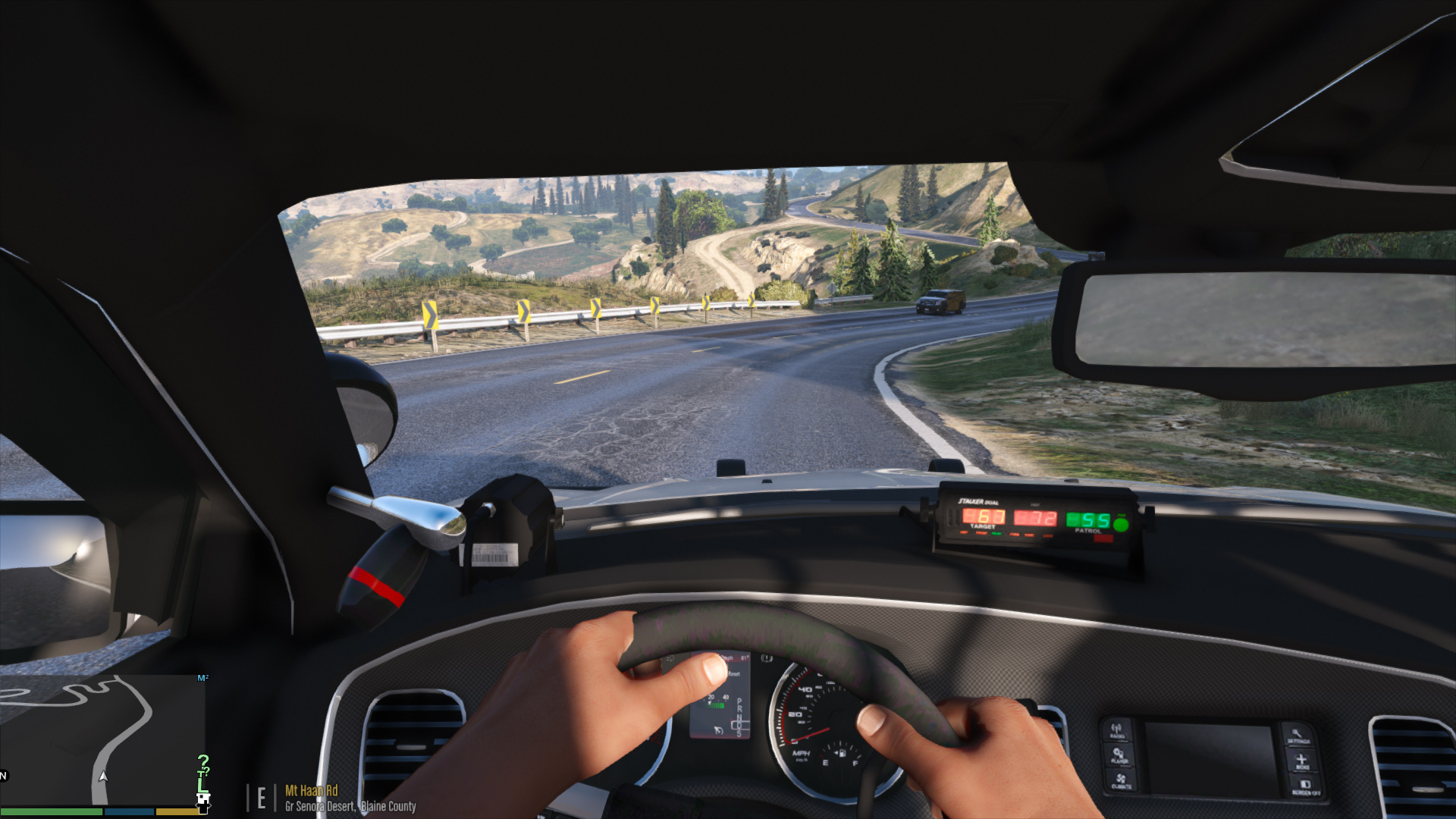1456x819 pixels.
Task: Click the green L blip on minimap
Action: coord(202,786)
